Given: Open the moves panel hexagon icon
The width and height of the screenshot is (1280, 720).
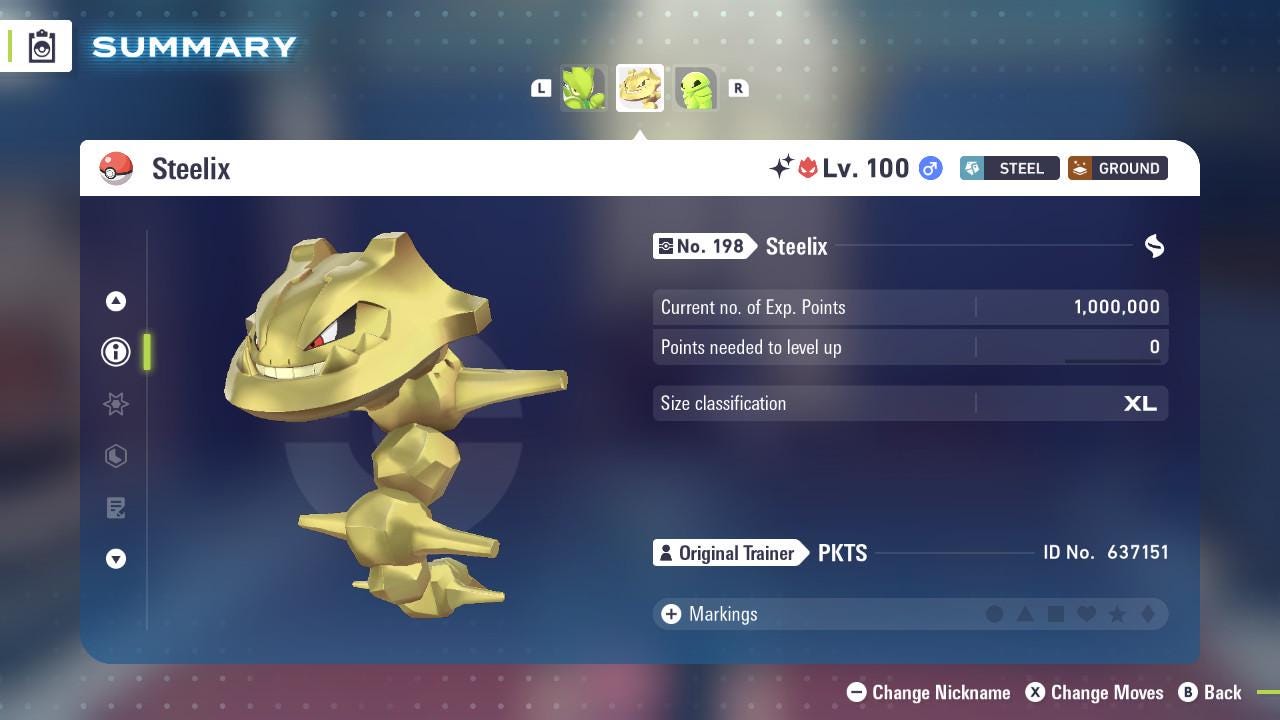Looking at the screenshot, I should tap(116, 456).
